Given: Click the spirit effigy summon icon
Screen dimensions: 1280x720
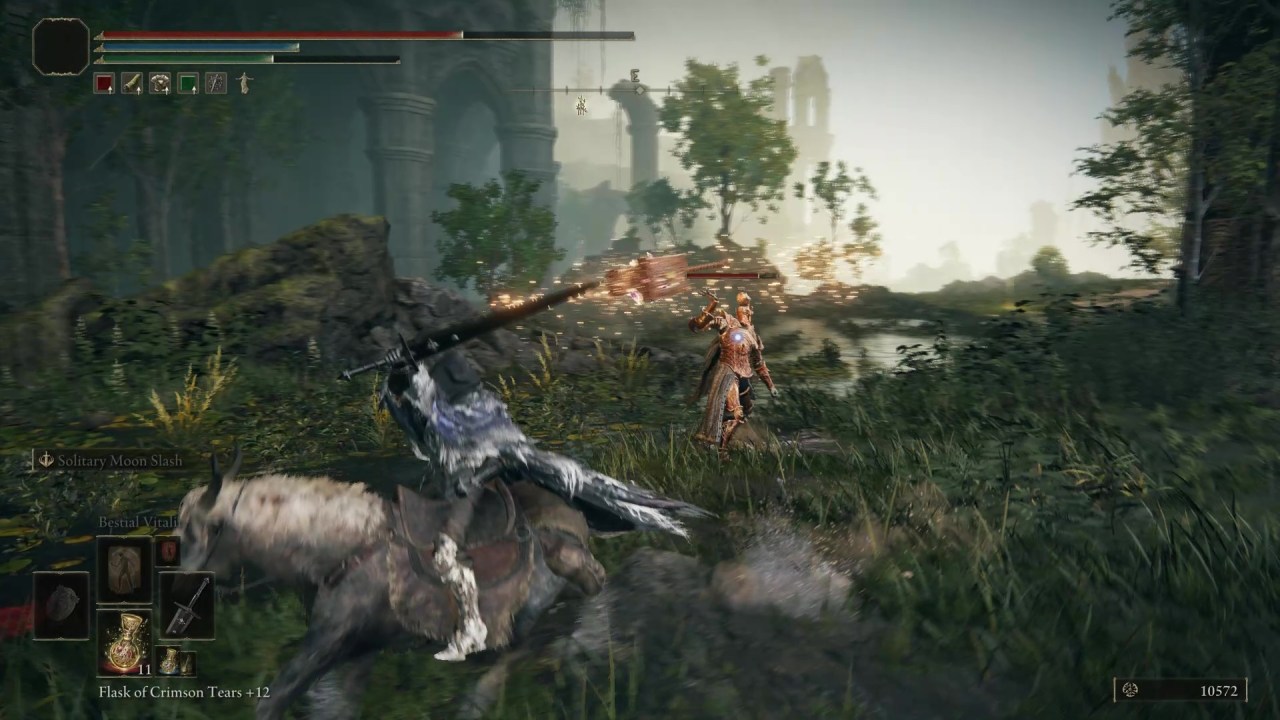Looking at the screenshot, I should tap(244, 82).
